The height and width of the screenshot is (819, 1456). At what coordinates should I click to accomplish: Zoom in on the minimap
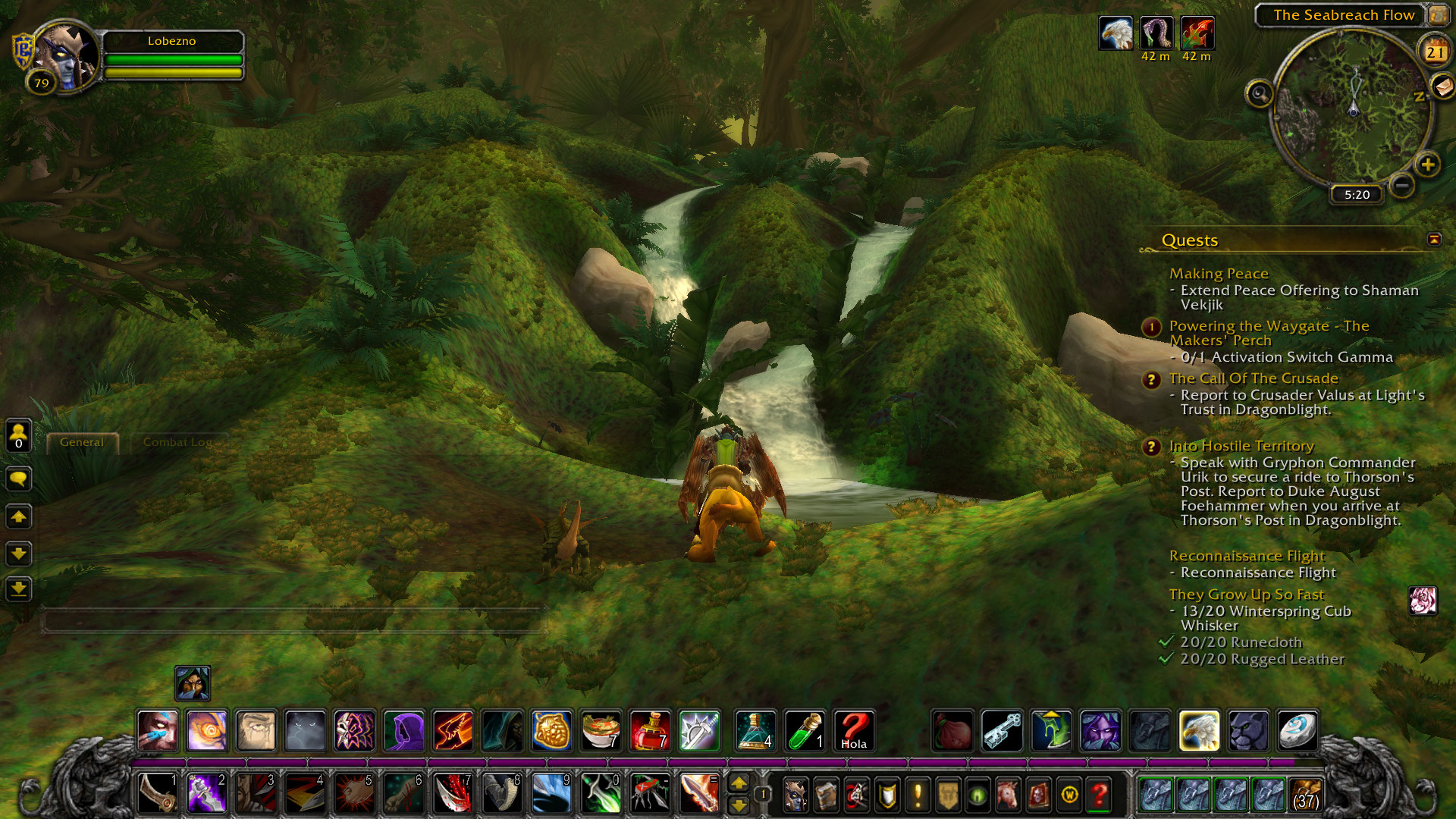point(1428,165)
